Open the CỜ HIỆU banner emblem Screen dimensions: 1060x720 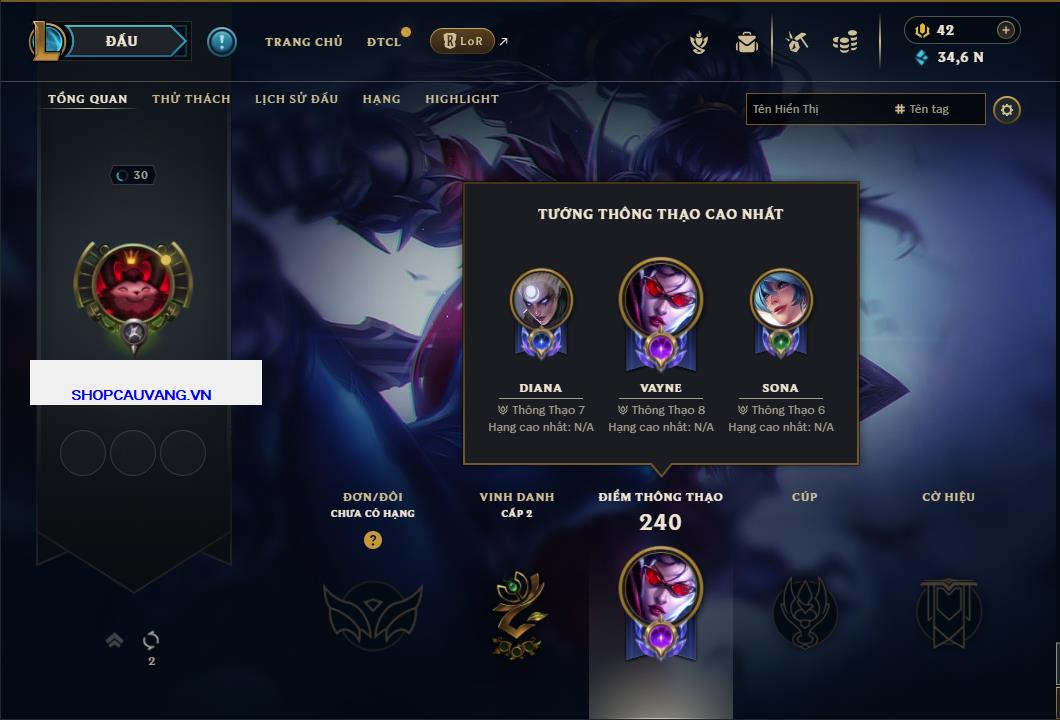948,612
